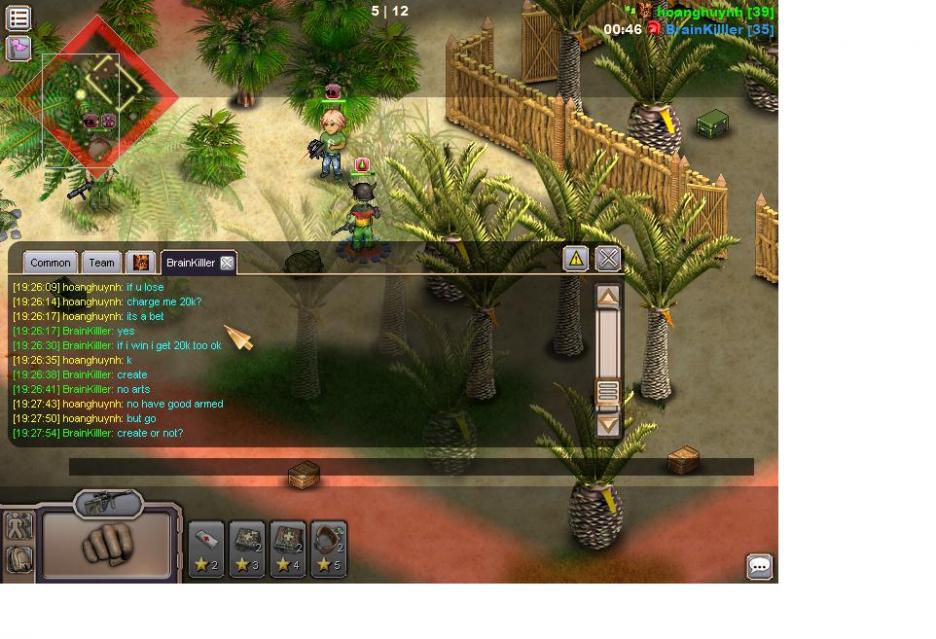Switch to the Team chat tab
The height and width of the screenshot is (639, 936).
pyautogui.click(x=101, y=263)
